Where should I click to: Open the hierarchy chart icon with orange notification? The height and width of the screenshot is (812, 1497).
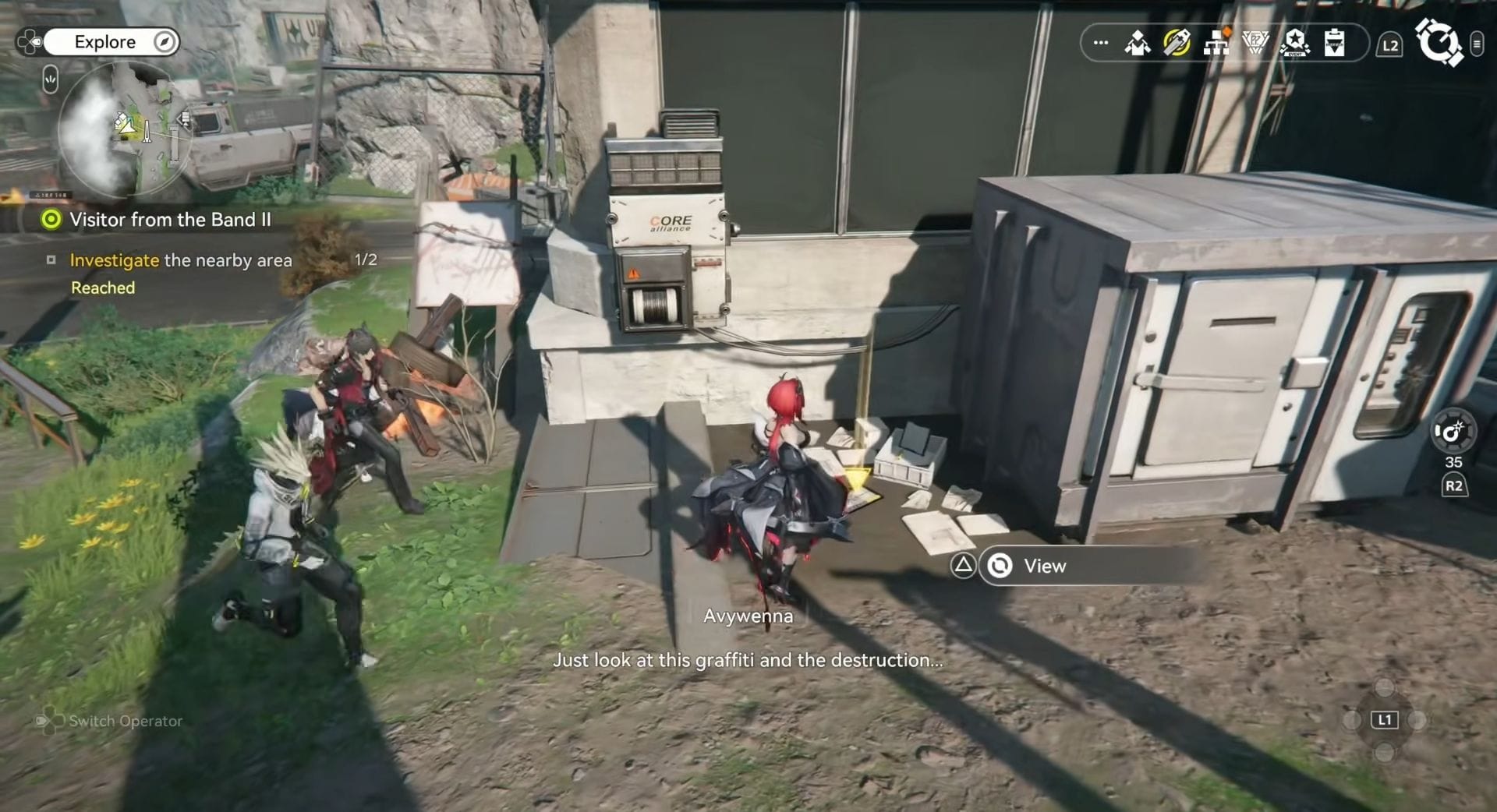pos(1216,43)
